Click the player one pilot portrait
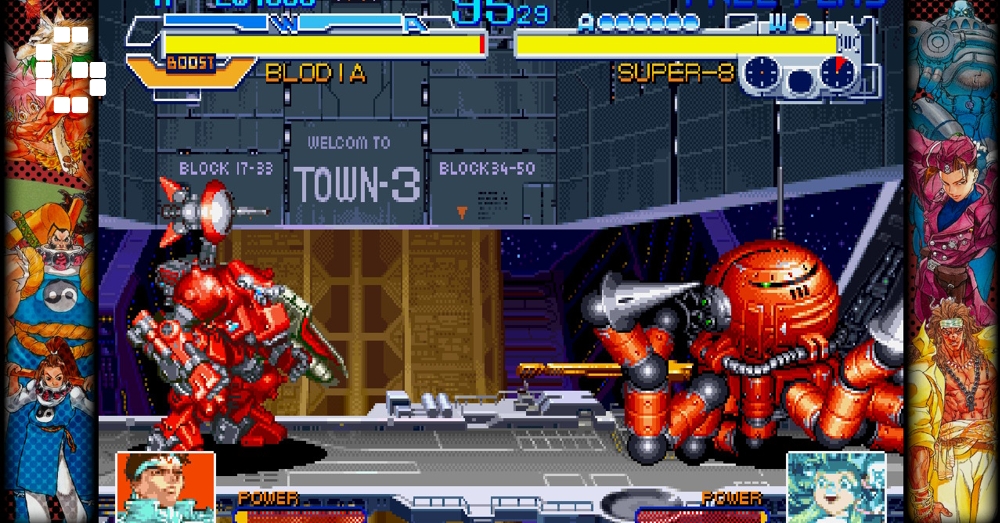The height and width of the screenshot is (523, 1000). [166, 486]
